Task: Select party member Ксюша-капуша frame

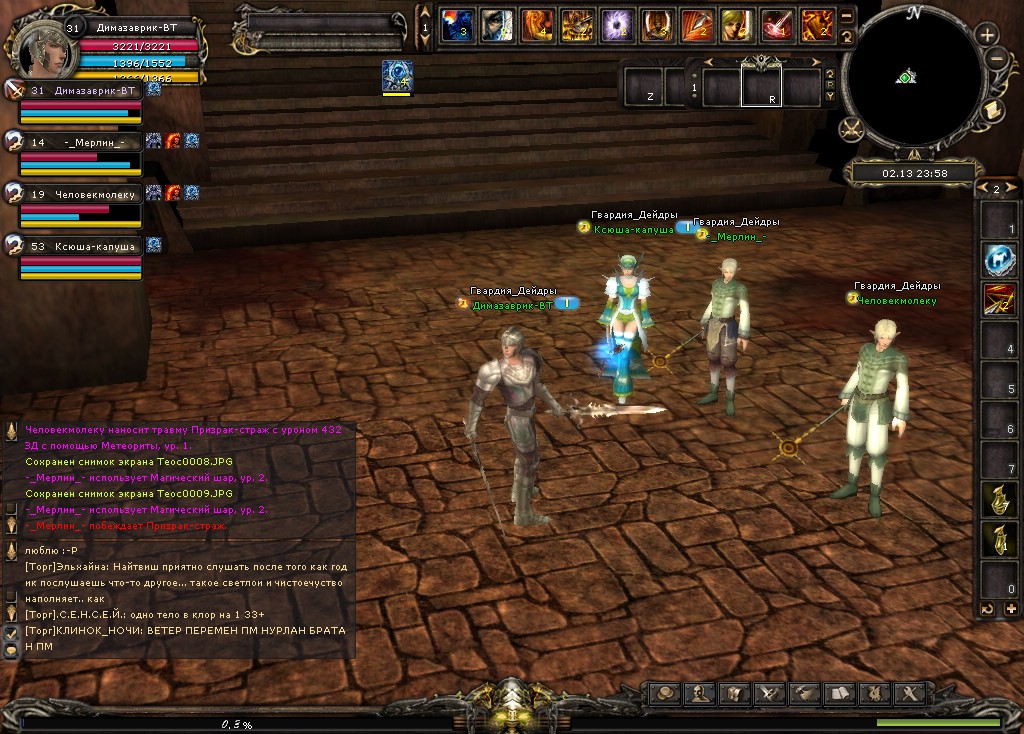Action: coord(80,257)
